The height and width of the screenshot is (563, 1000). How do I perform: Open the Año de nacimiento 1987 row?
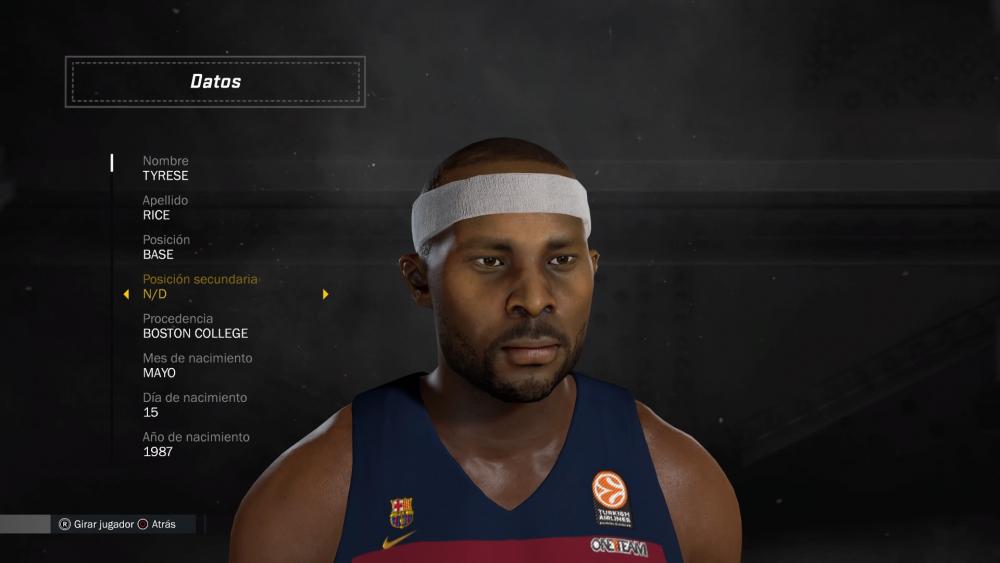[x=196, y=444]
